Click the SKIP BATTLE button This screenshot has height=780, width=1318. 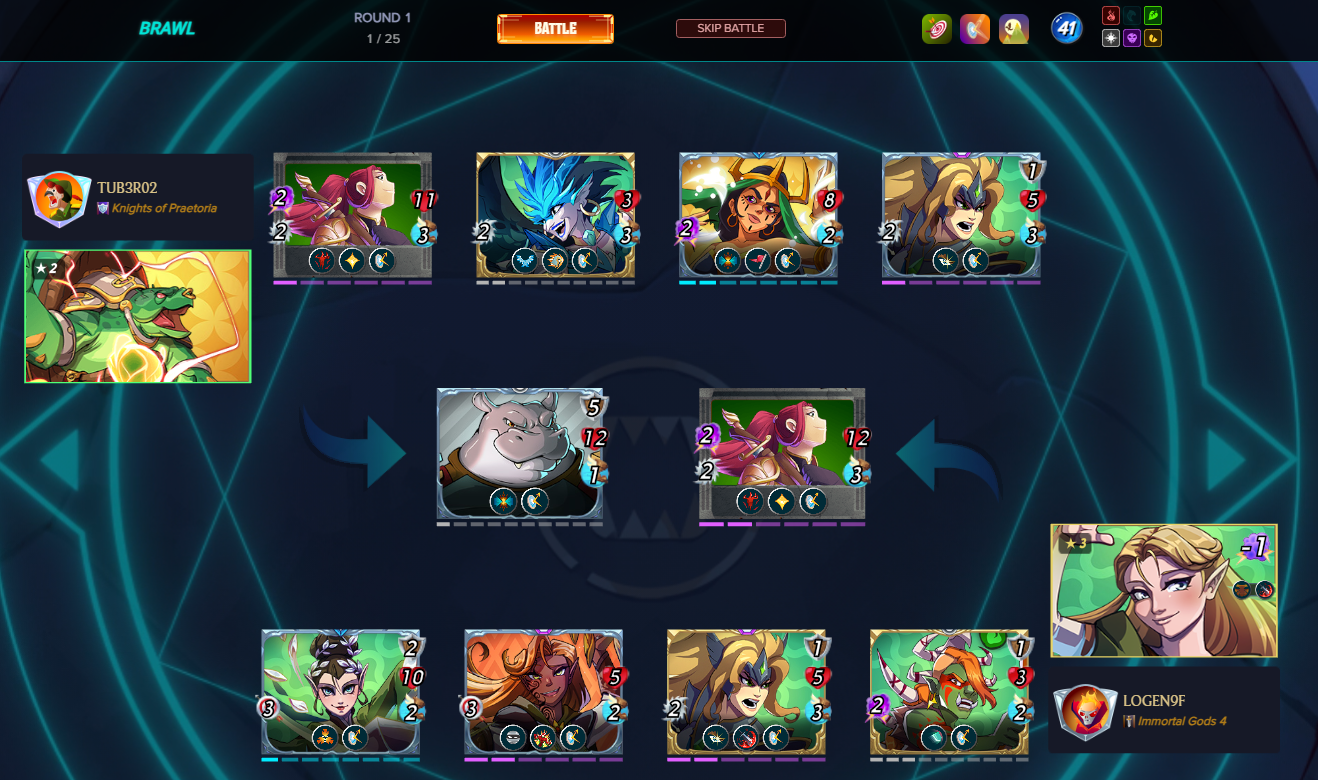[x=730, y=28]
